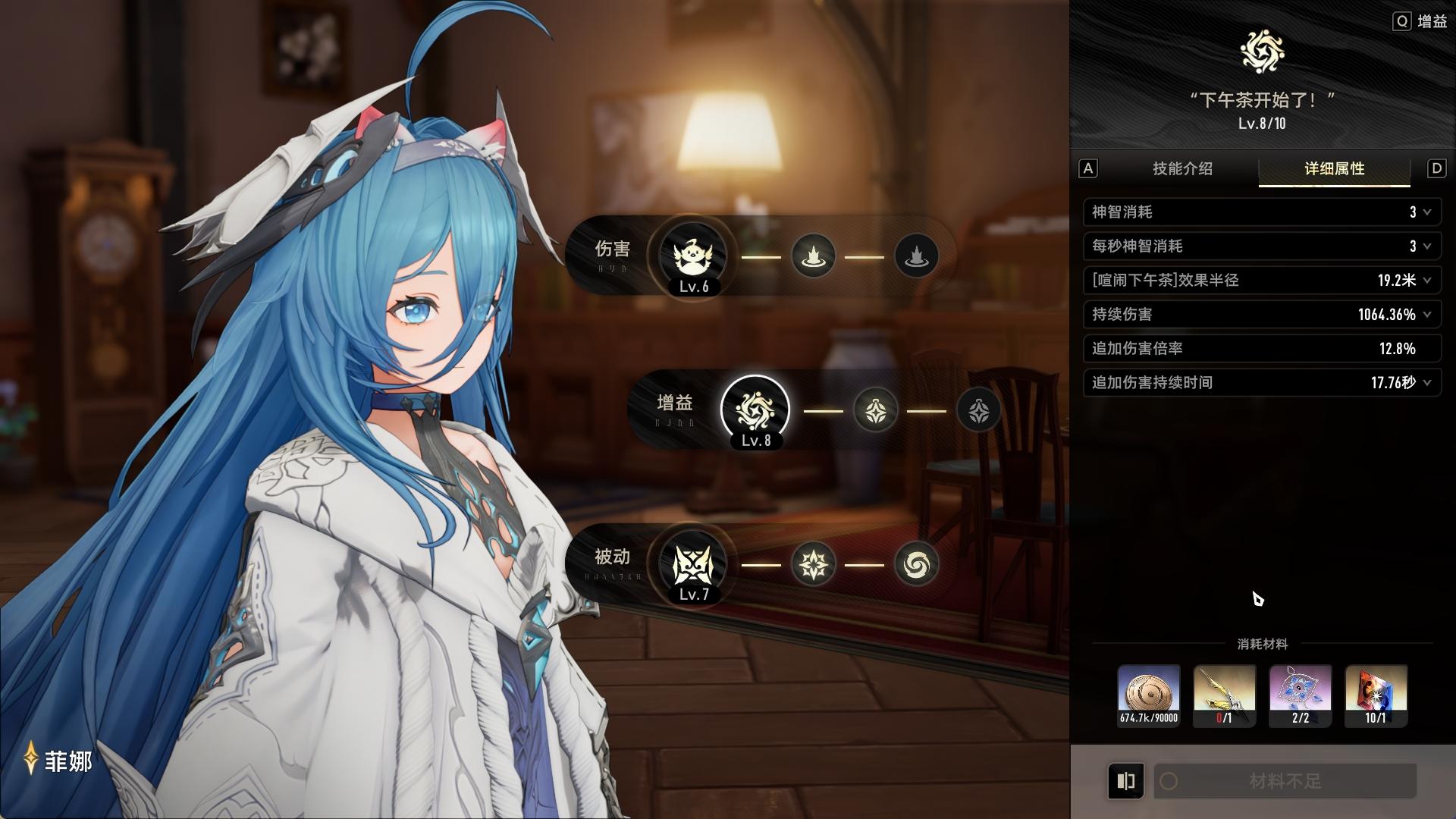Toggle the compare button beside 材料不足

1126,781
